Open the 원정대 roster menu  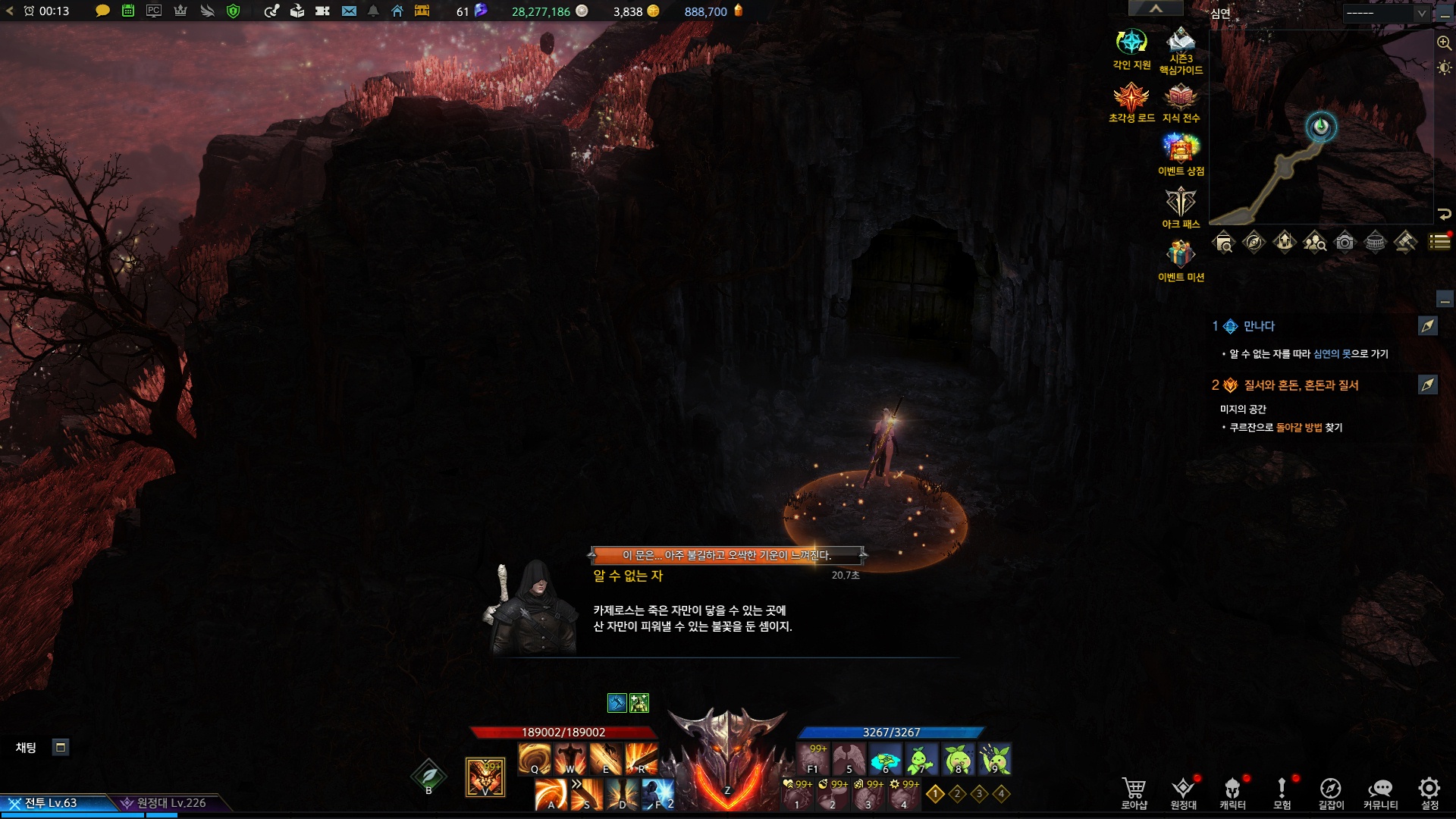tap(1183, 792)
